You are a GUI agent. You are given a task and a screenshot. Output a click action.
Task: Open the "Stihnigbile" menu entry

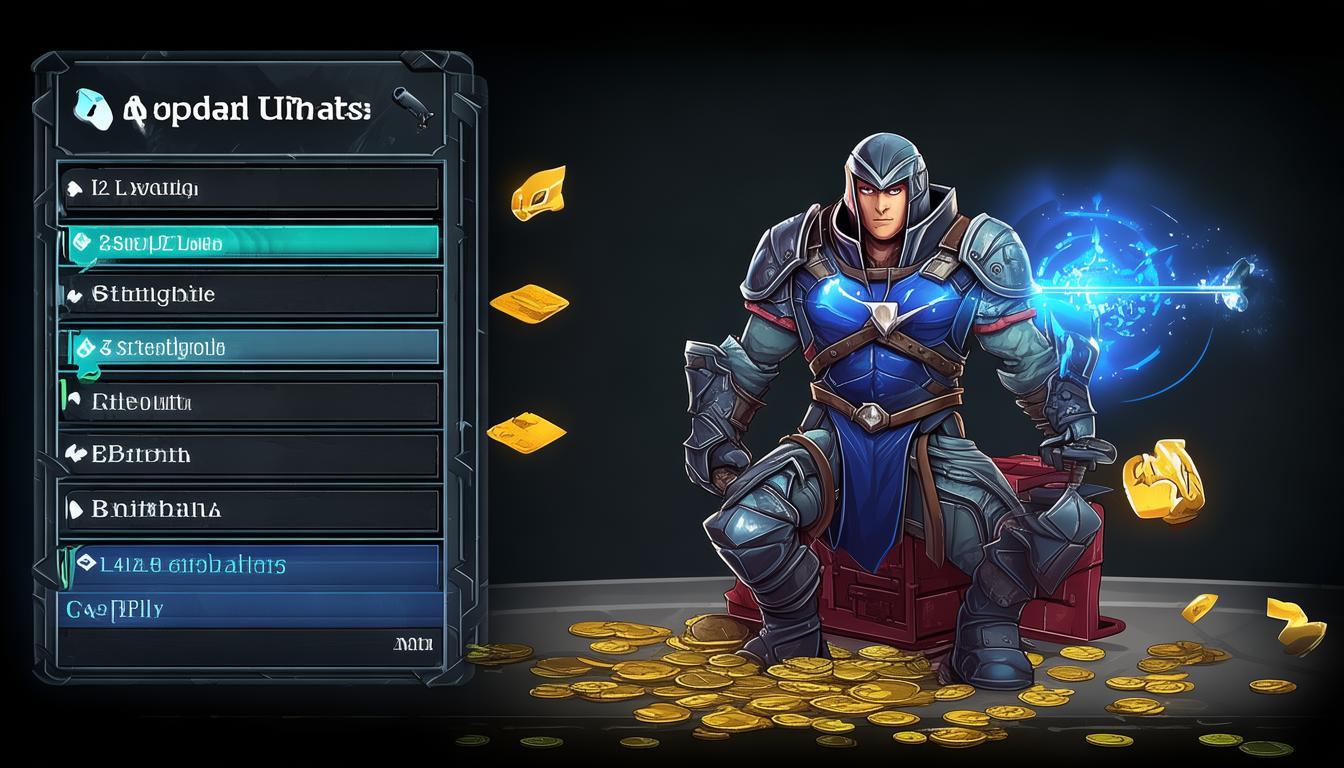[250, 295]
